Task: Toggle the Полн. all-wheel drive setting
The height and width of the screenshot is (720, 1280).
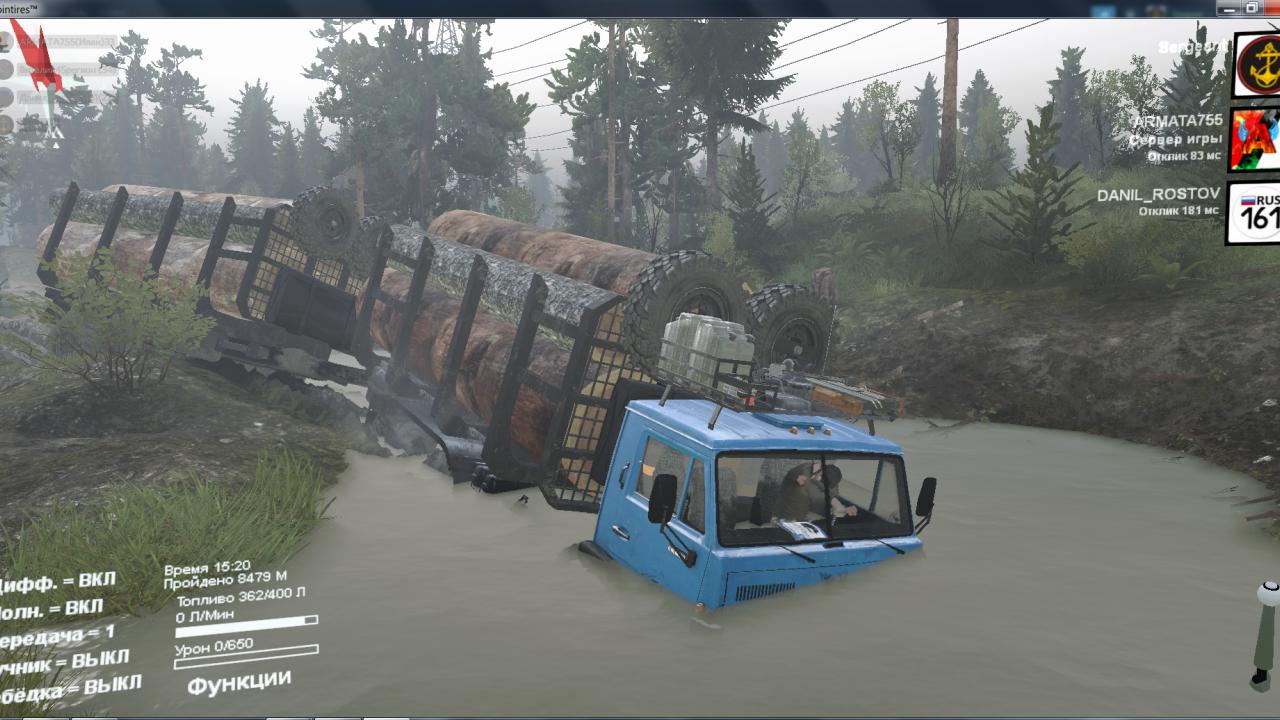Action: (55, 609)
